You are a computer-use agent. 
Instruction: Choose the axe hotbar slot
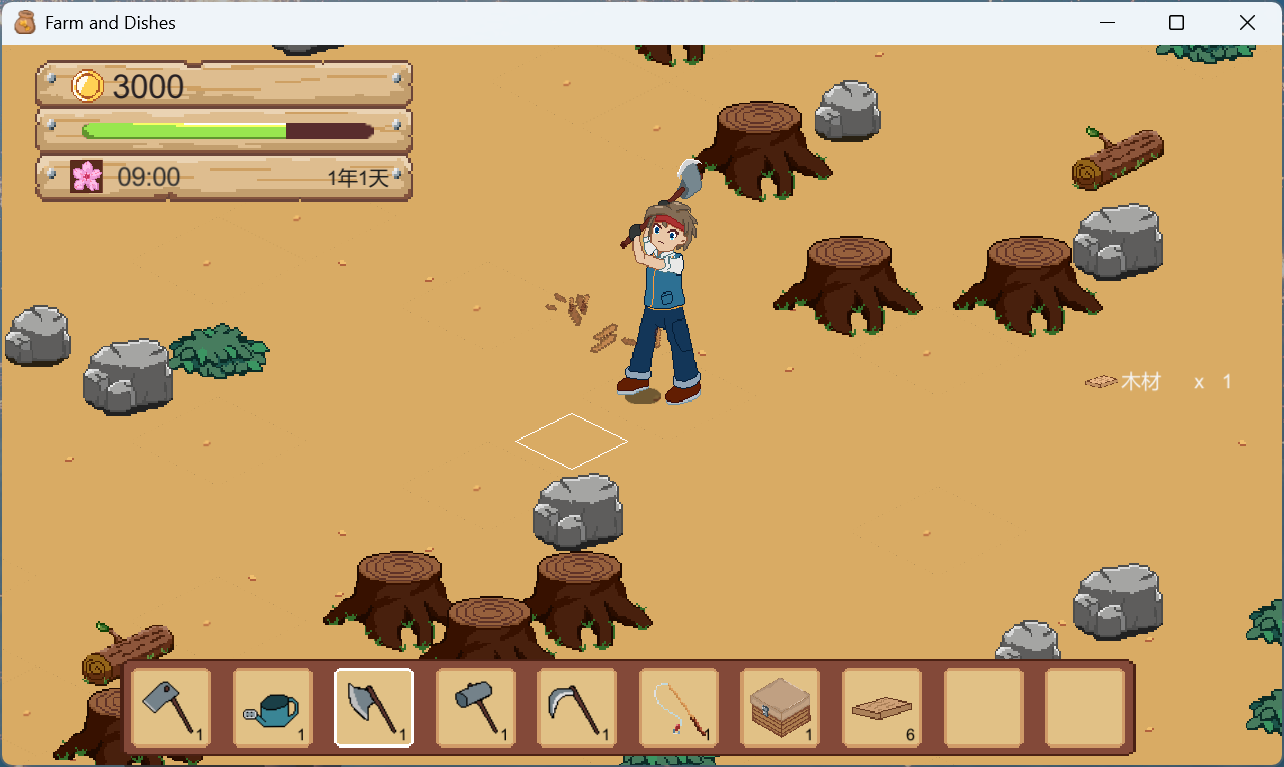coord(374,708)
